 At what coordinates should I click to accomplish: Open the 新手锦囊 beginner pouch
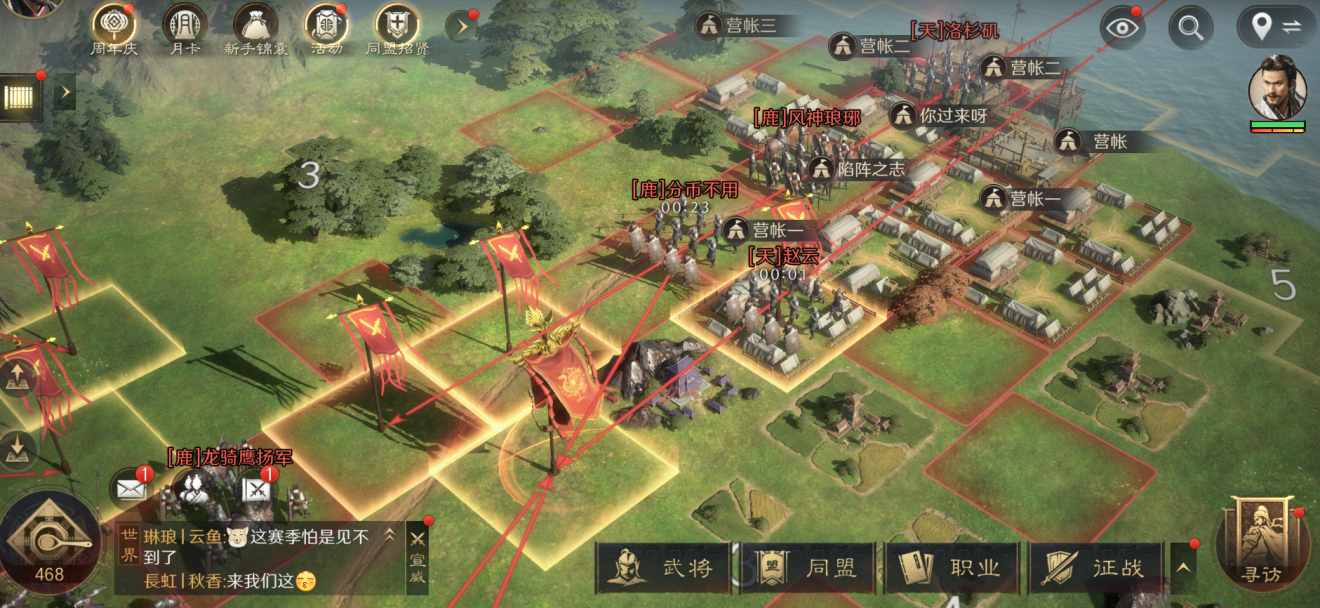pos(255,25)
